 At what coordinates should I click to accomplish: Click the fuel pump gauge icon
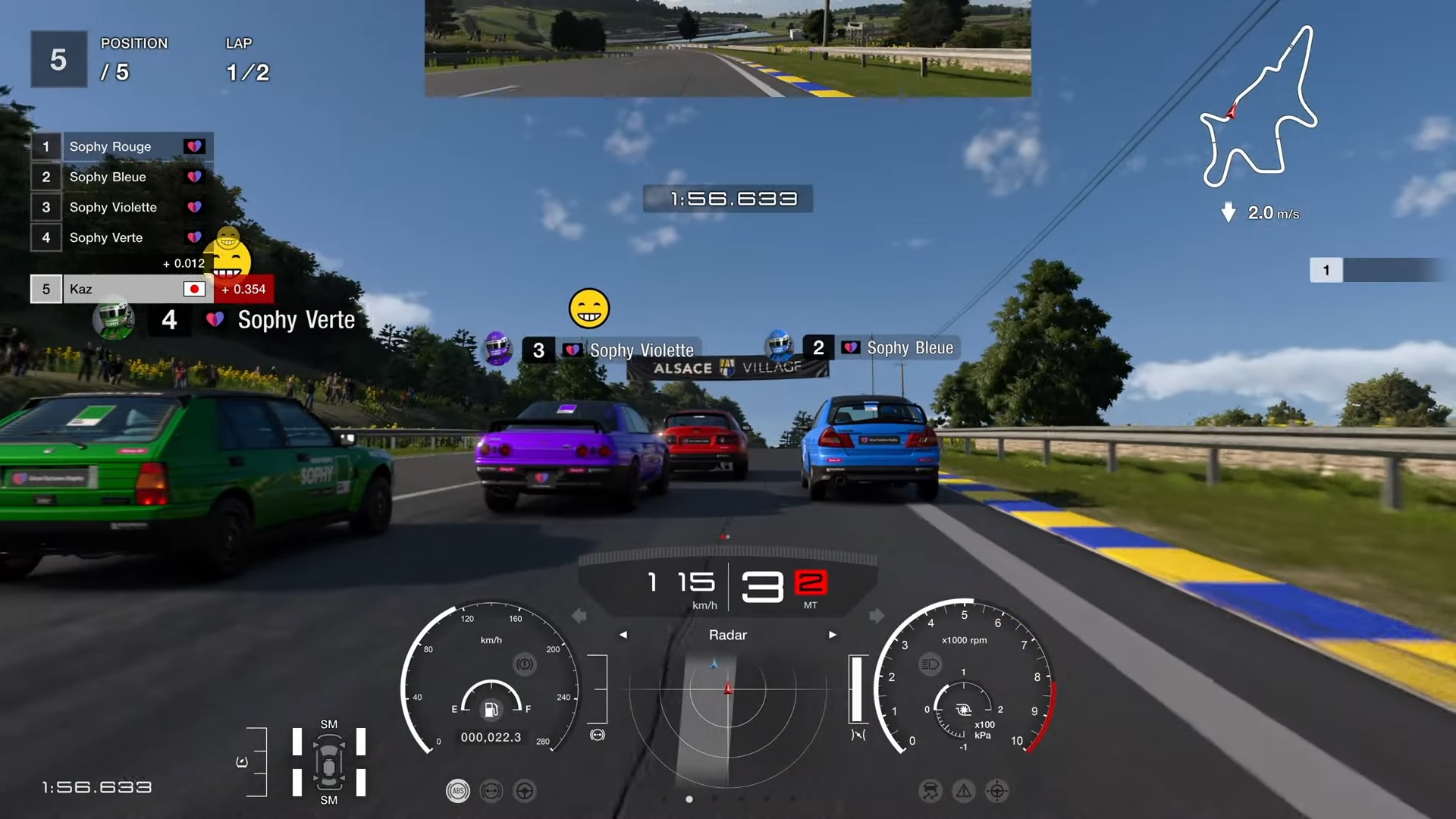[x=491, y=709]
